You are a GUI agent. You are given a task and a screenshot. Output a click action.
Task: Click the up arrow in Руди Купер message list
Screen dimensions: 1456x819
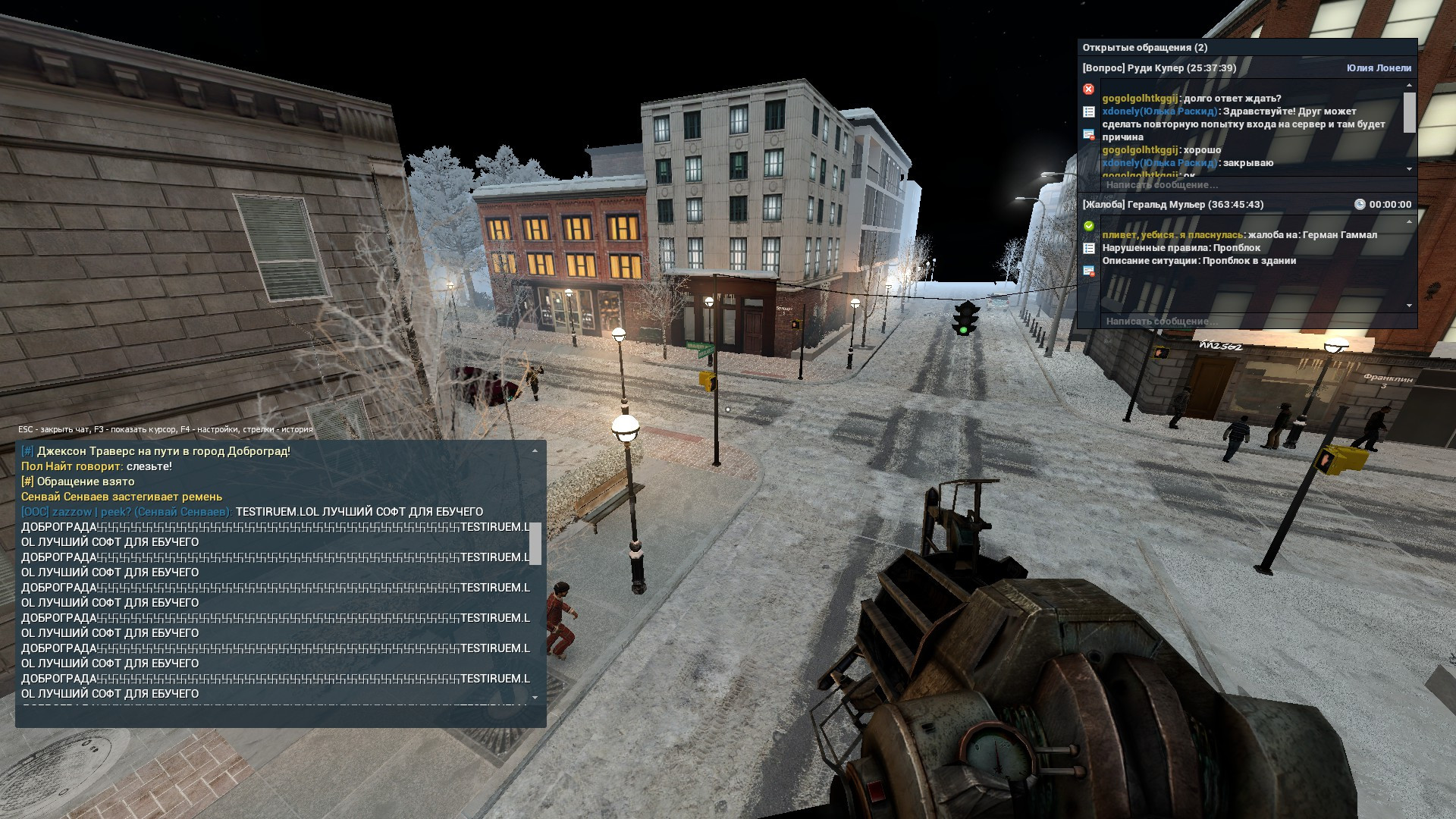(1410, 86)
